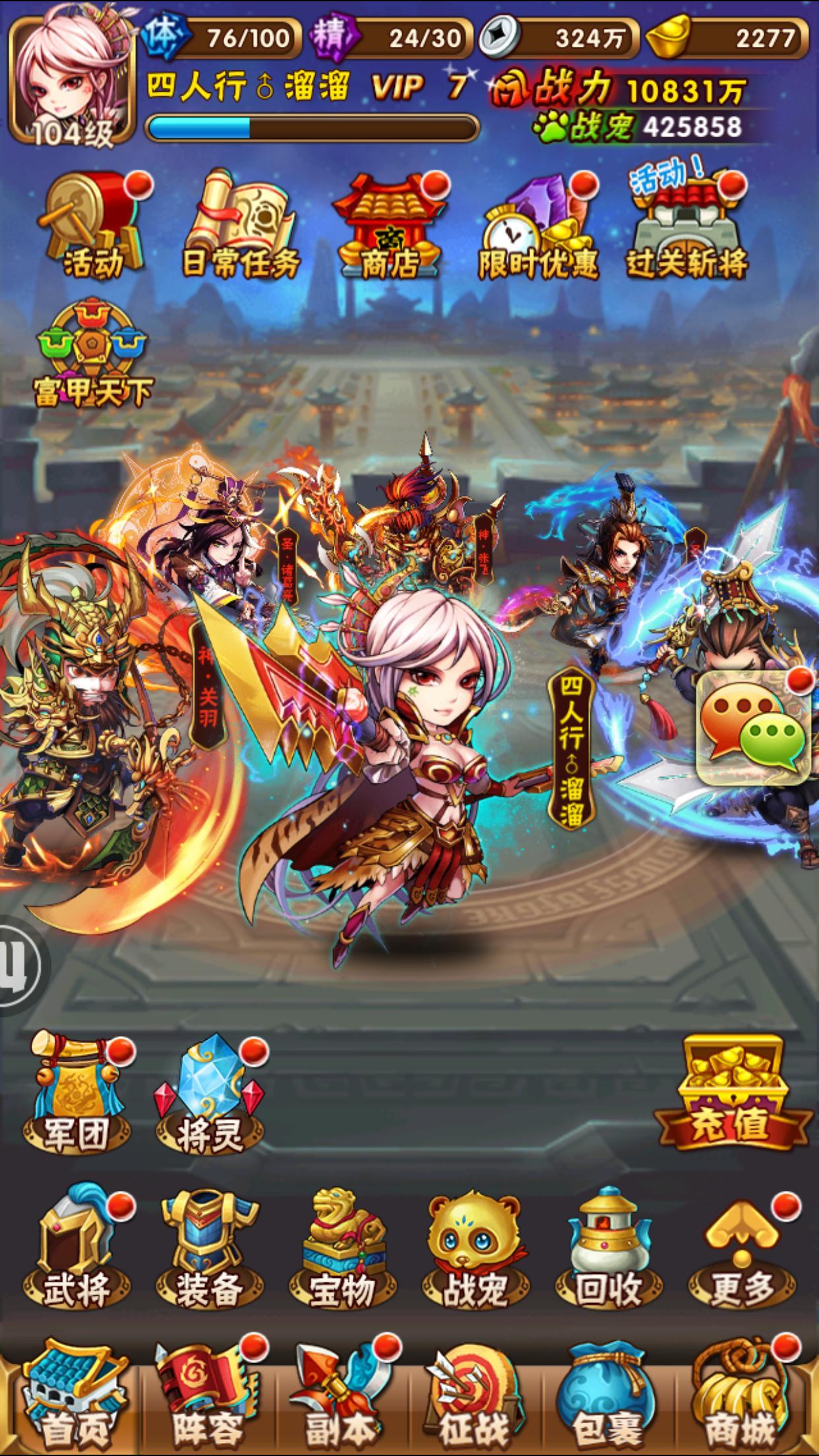Open 限时优惠 limited-time offers
819x1456 pixels.
click(x=538, y=228)
